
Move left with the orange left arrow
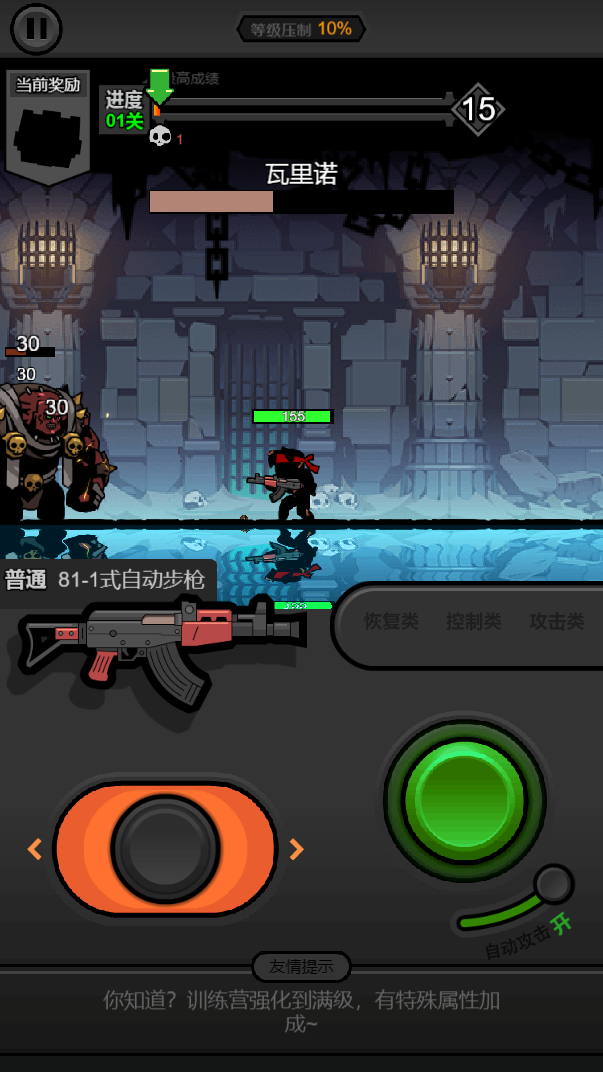[x=35, y=849]
